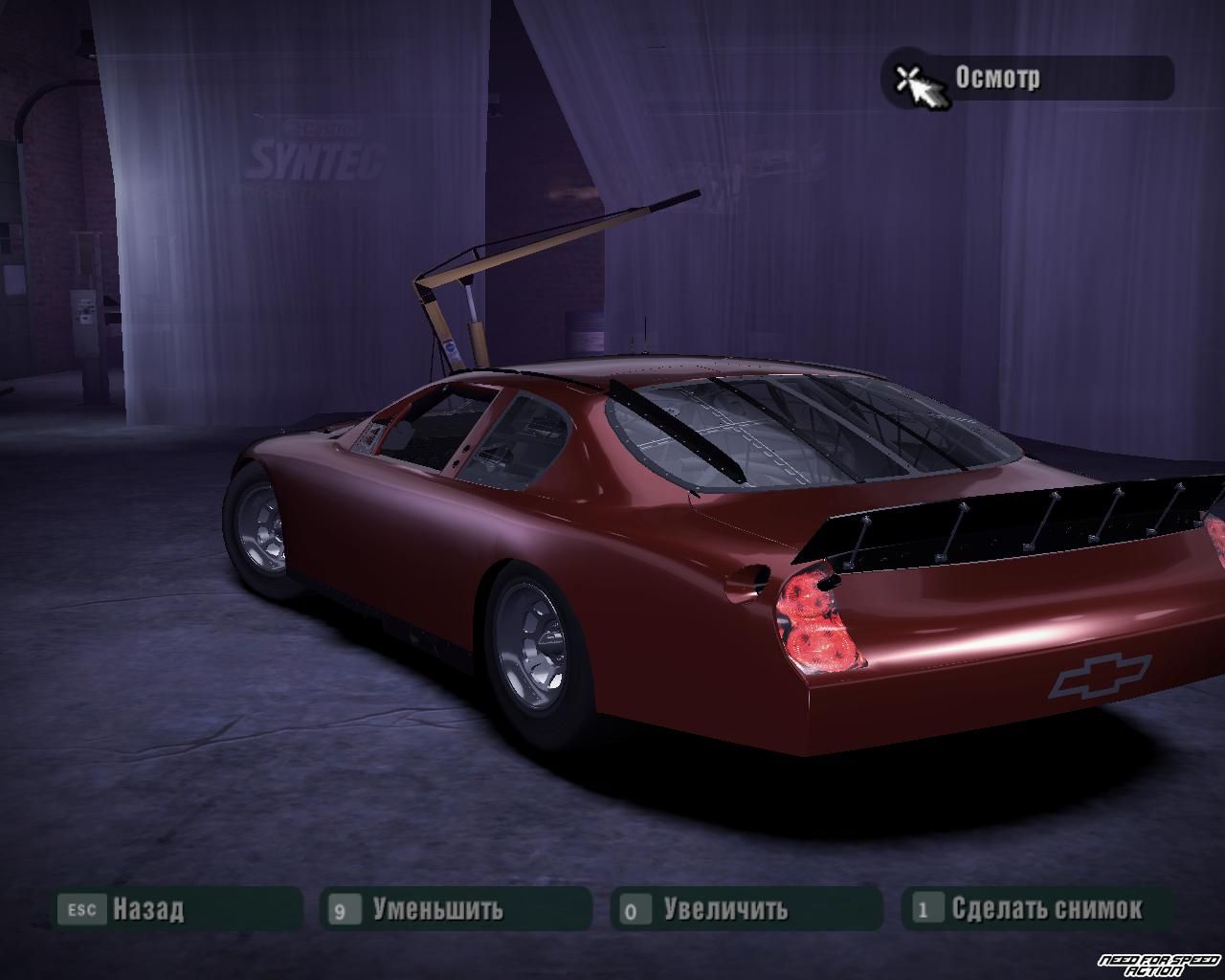Zoom in using Увеличить
Screen dimensions: 1225x980
746,907
